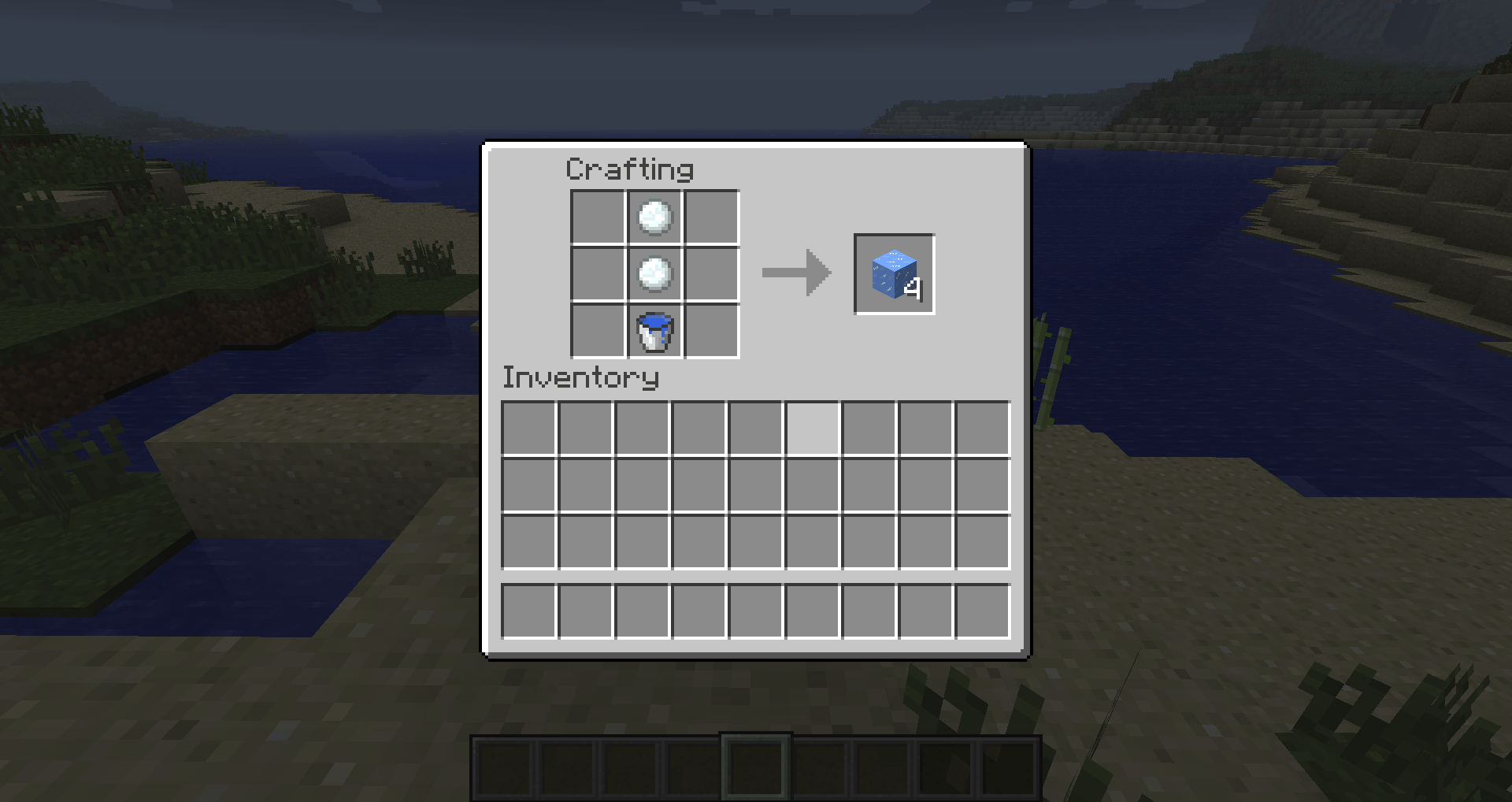Screen dimensions: 1512x802
Task: Click the Crafting title label
Action: (630, 169)
